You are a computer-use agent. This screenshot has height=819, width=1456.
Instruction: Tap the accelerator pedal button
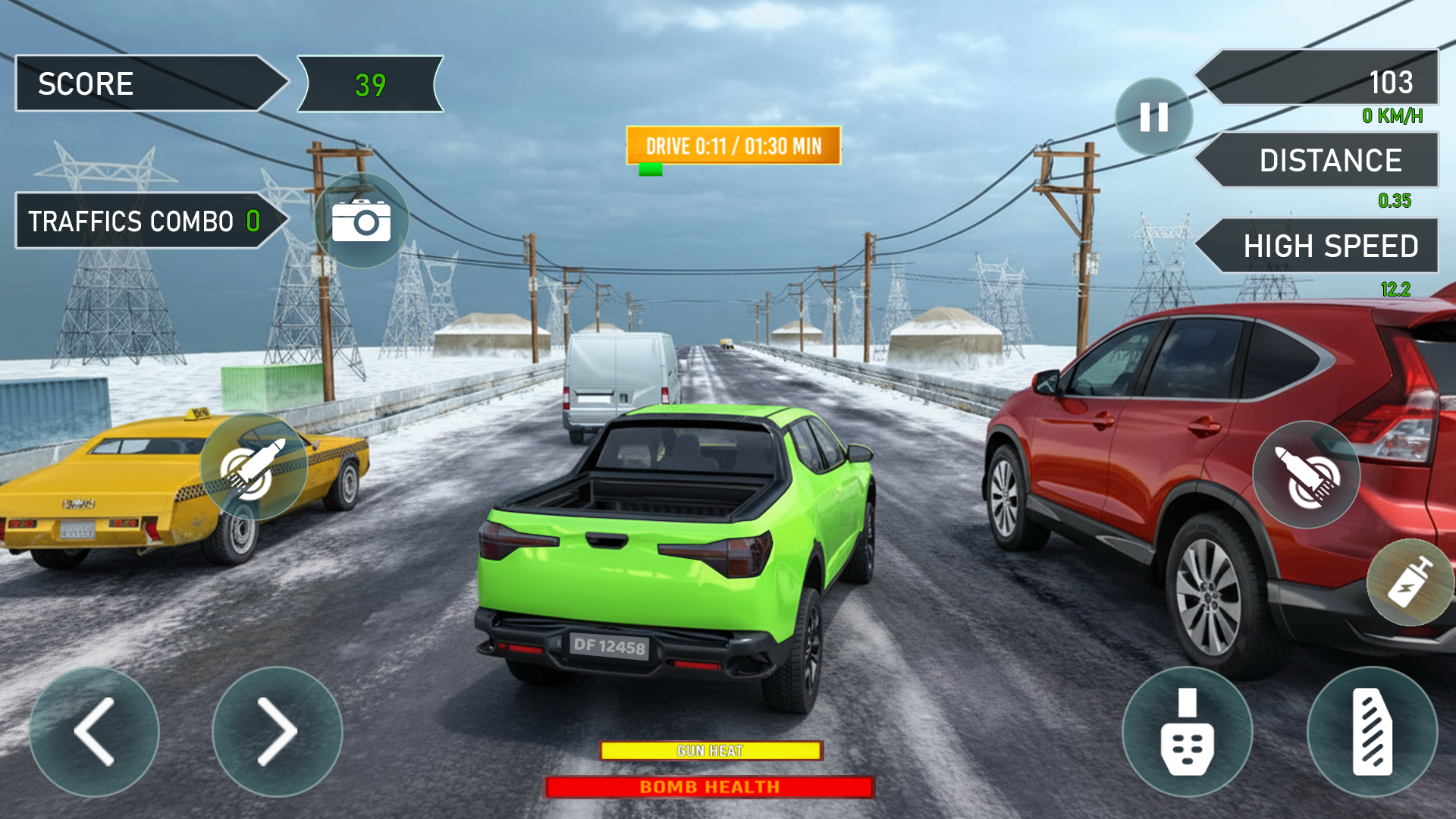point(1372,732)
